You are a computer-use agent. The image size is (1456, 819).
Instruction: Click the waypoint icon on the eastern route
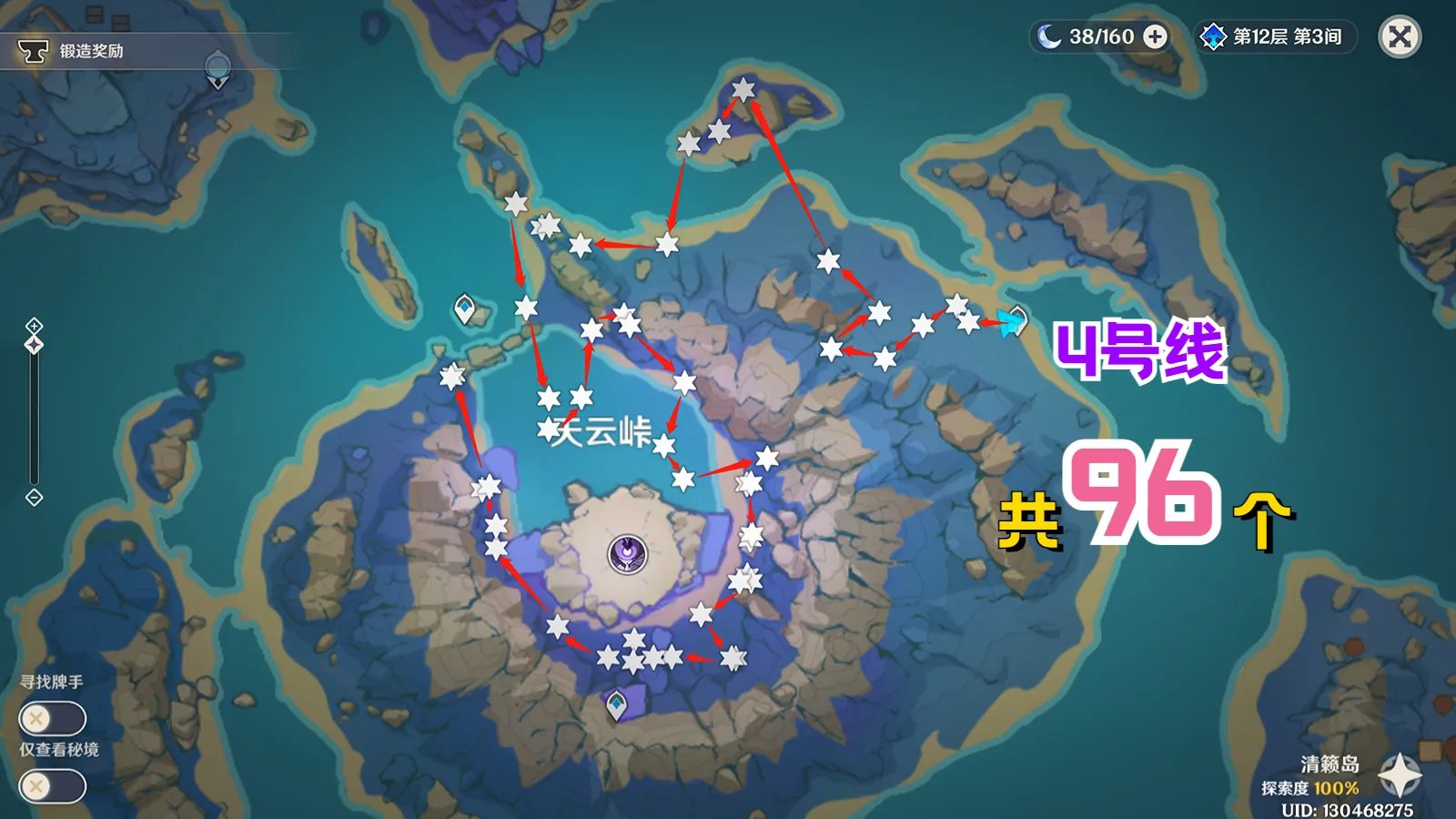[x=1019, y=318]
